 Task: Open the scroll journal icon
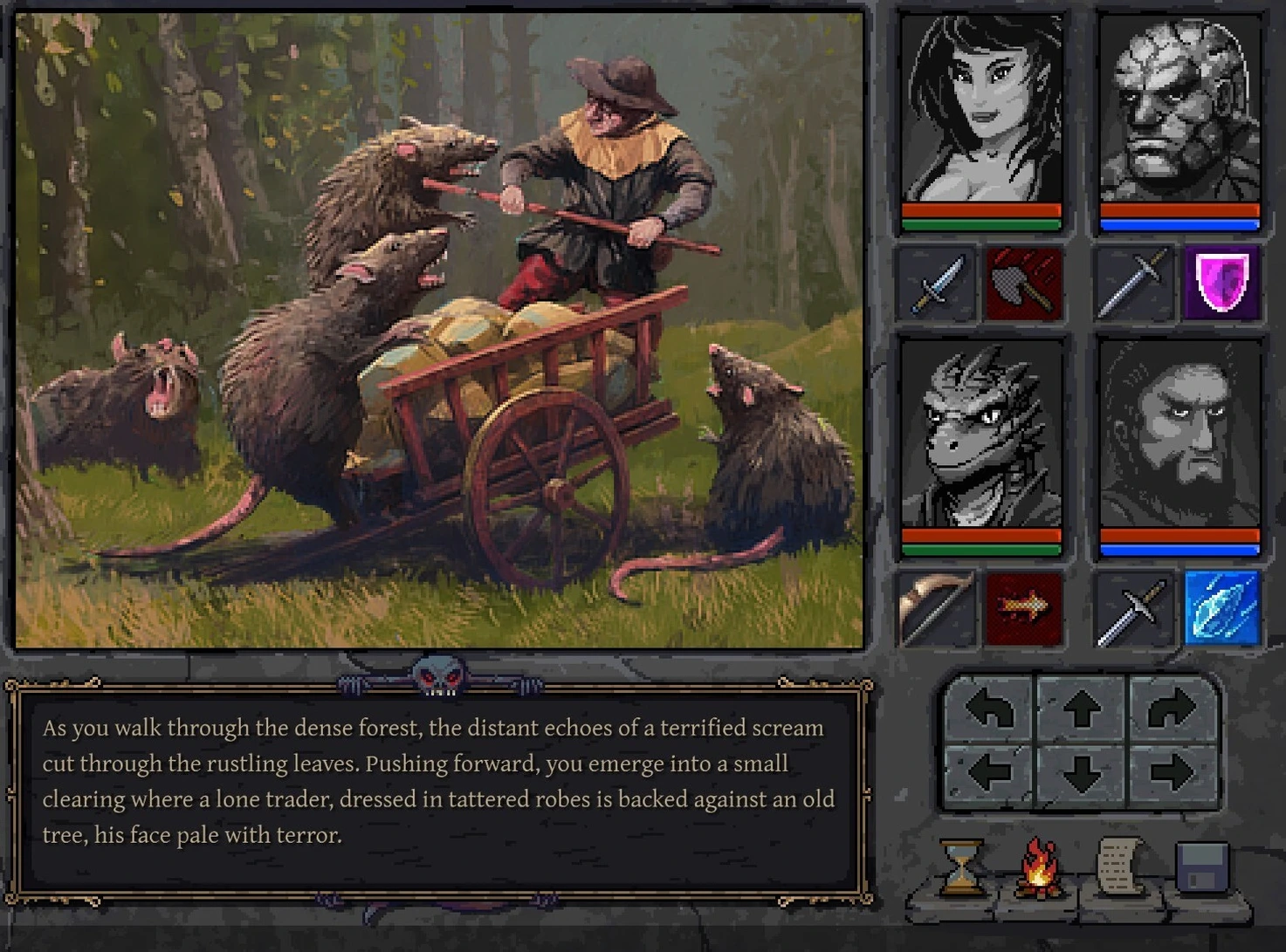pyautogui.click(x=1118, y=866)
